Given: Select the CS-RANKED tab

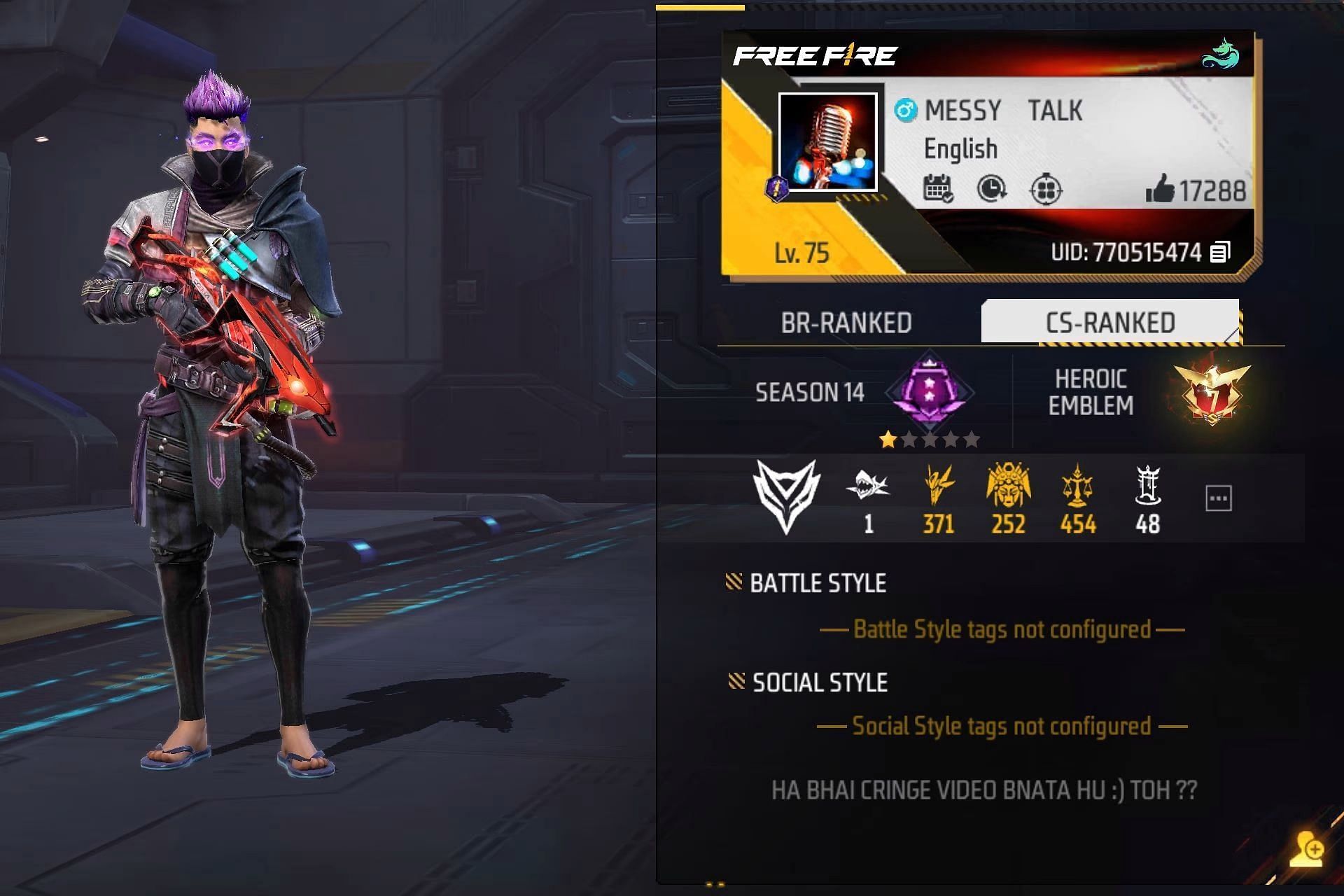Looking at the screenshot, I should click(x=1110, y=323).
